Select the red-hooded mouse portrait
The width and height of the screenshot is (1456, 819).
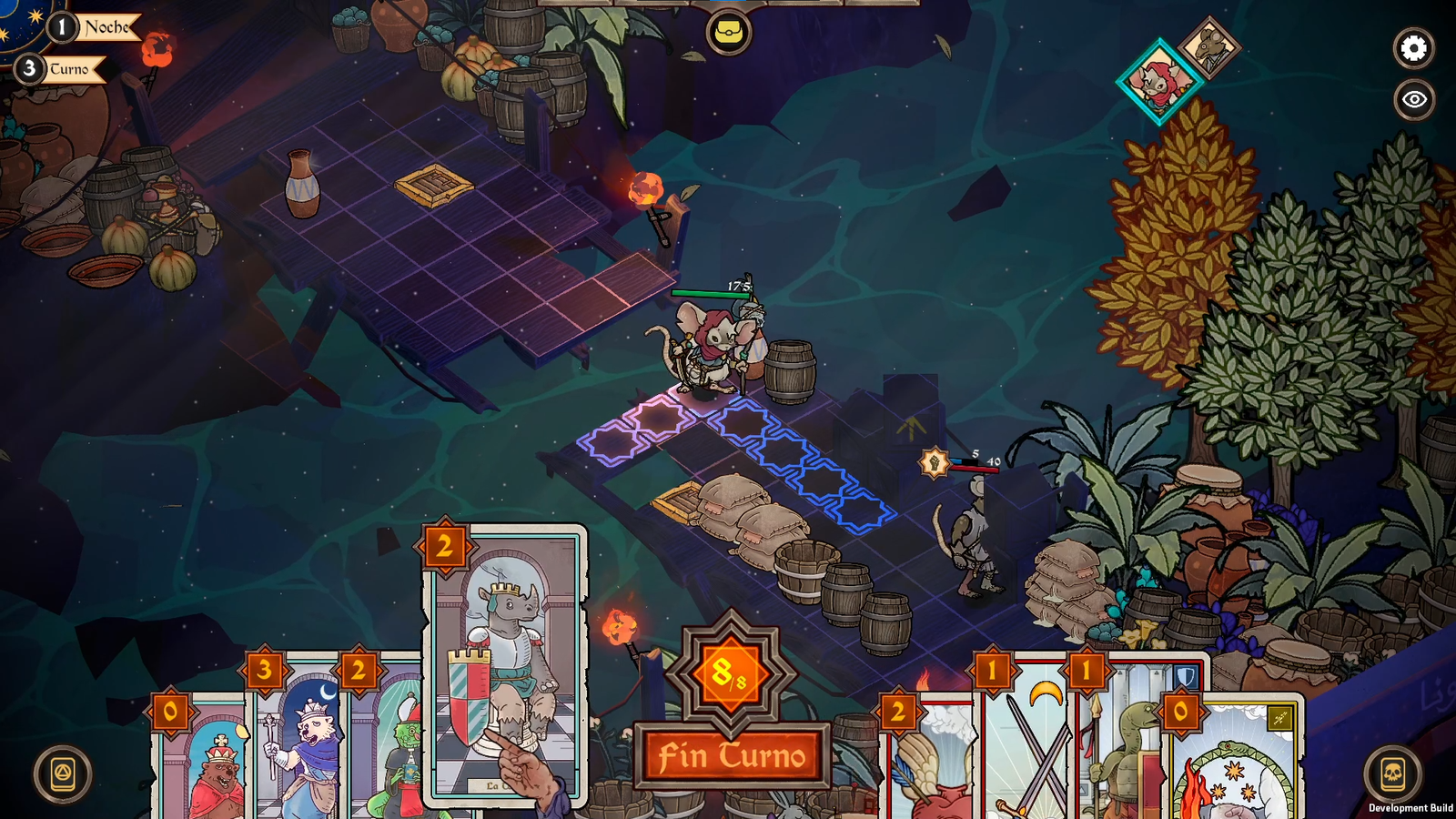[x=1158, y=82]
